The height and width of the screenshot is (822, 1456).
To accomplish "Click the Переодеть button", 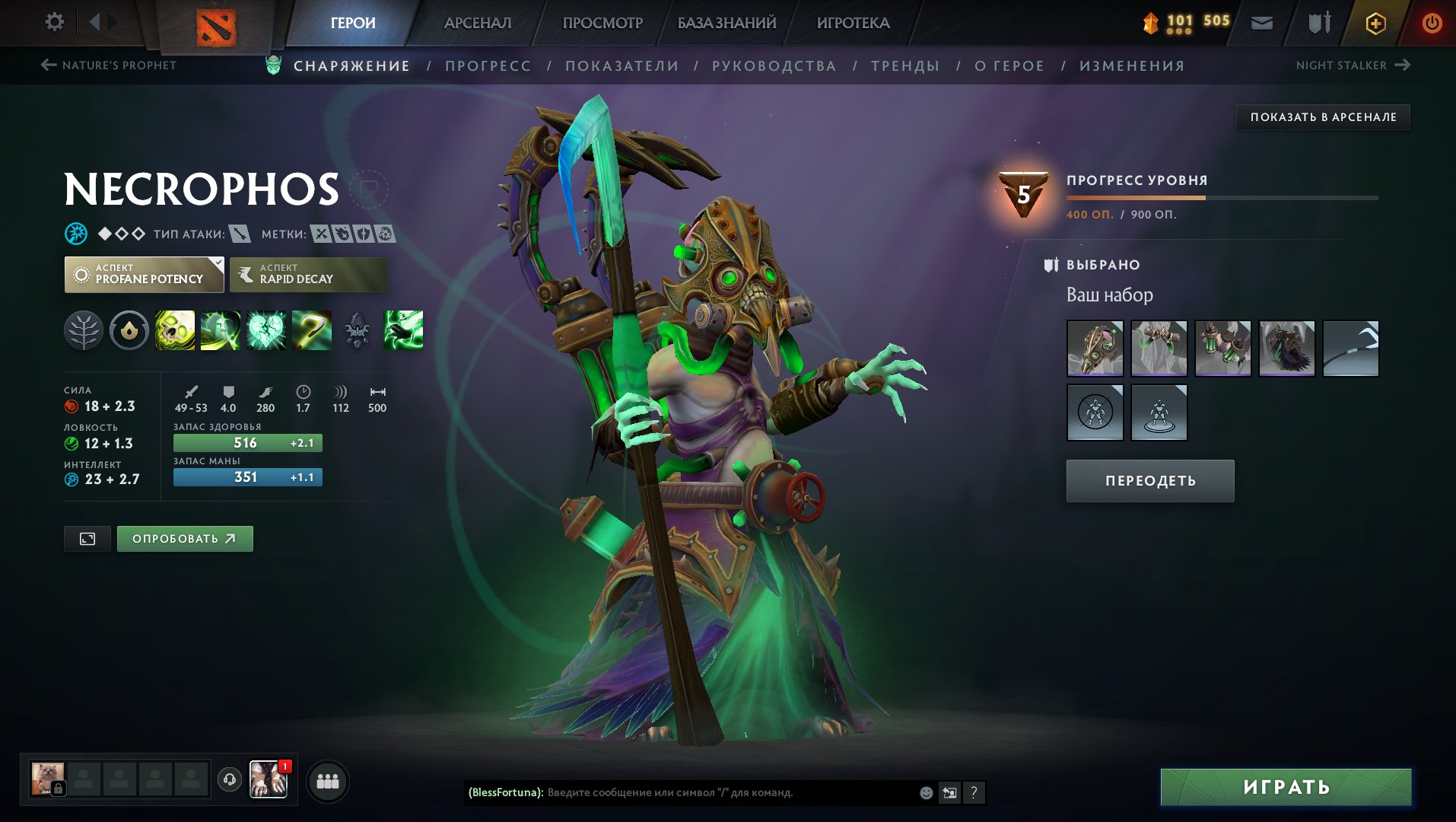I will (1149, 481).
